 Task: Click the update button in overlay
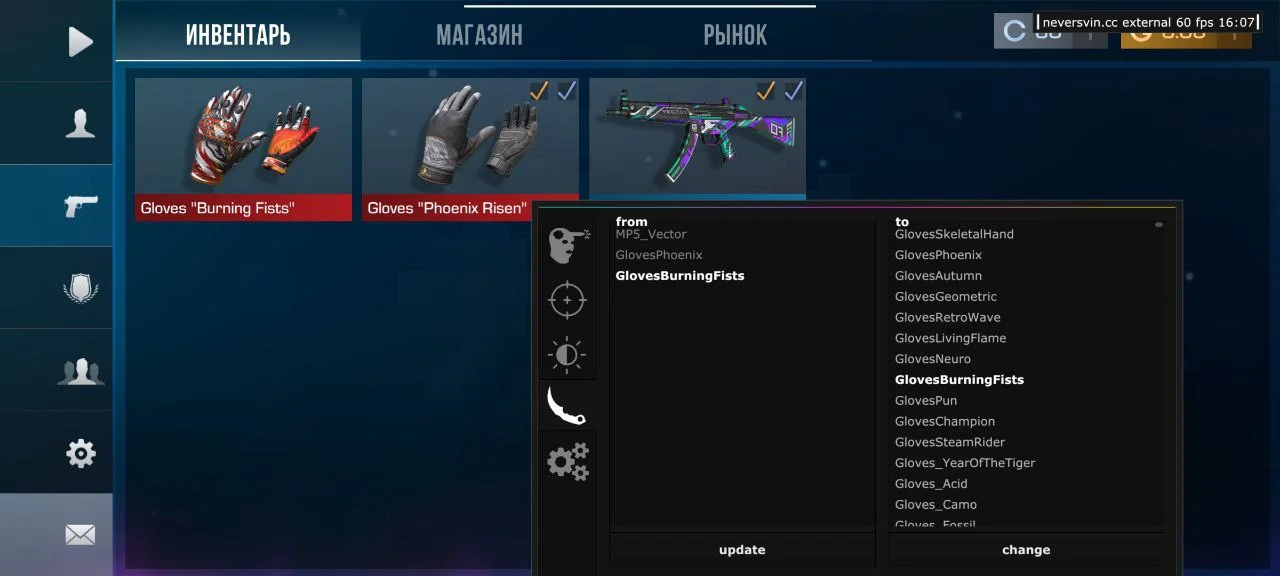tap(742, 550)
